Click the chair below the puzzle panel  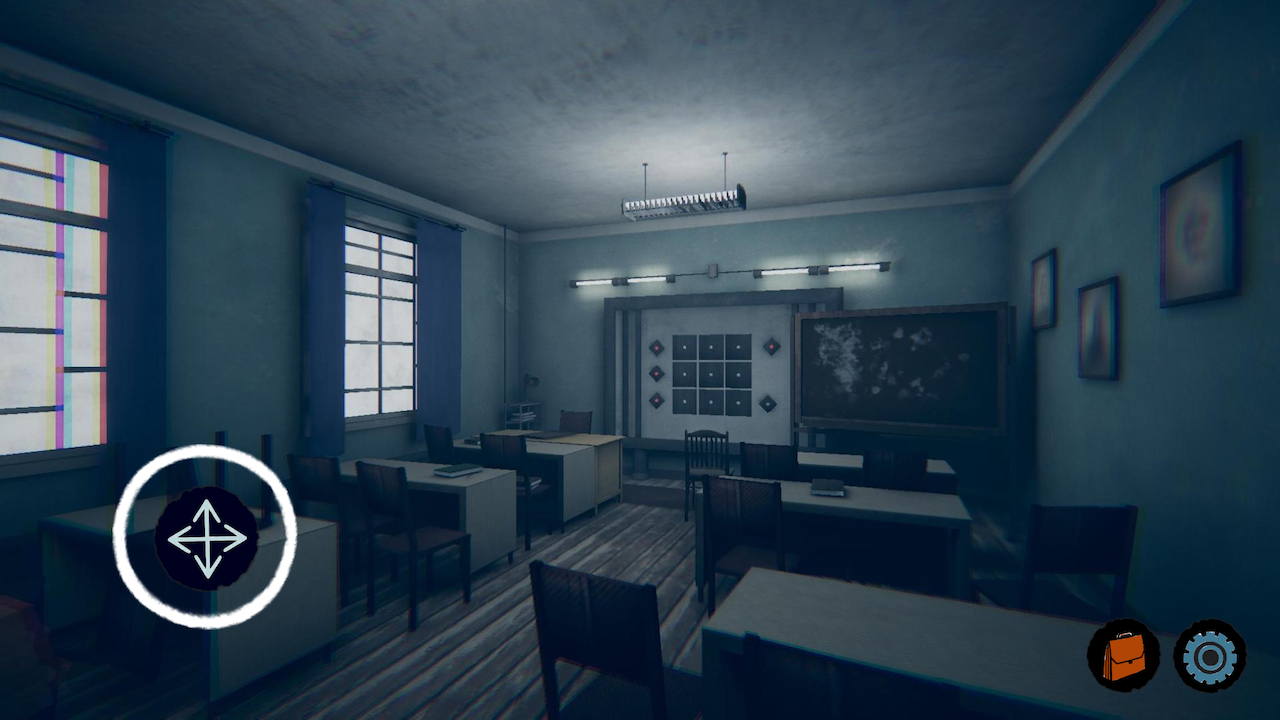707,450
